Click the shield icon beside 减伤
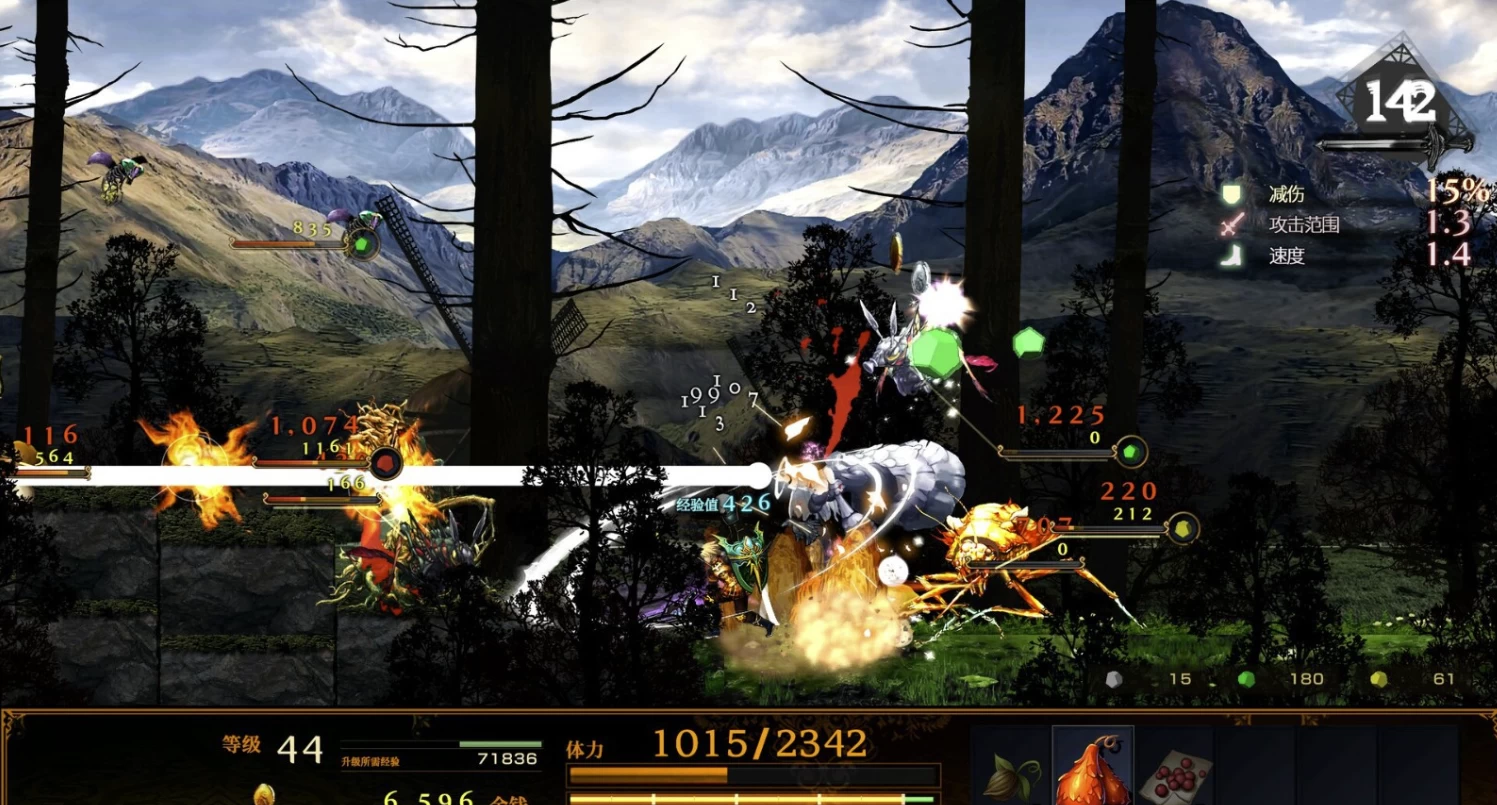Image resolution: width=1497 pixels, height=805 pixels. pyautogui.click(x=1231, y=192)
